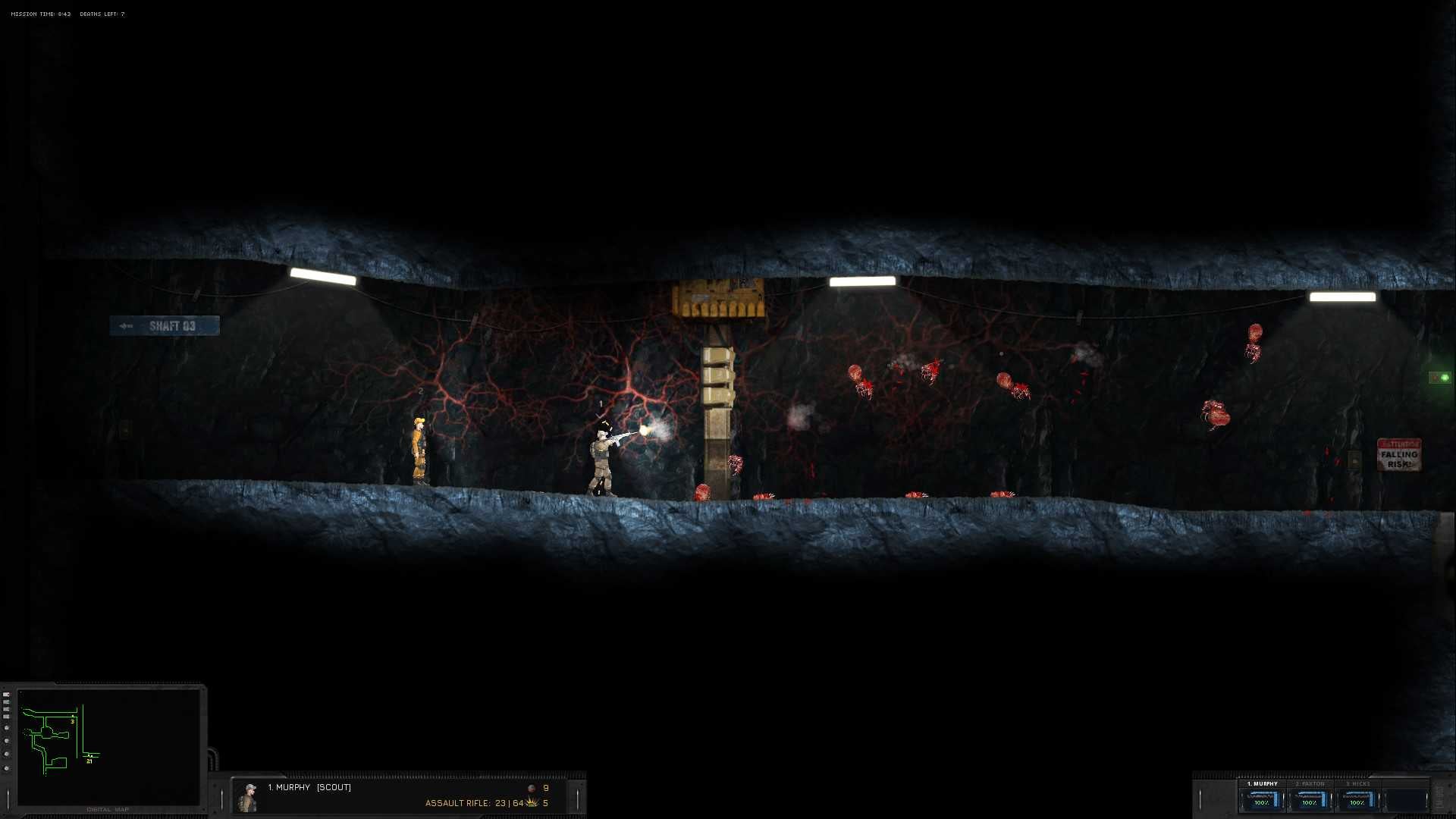1456x819 pixels.
Task: Switch to the 2. PAXTON squad tab
Action: point(1310,783)
